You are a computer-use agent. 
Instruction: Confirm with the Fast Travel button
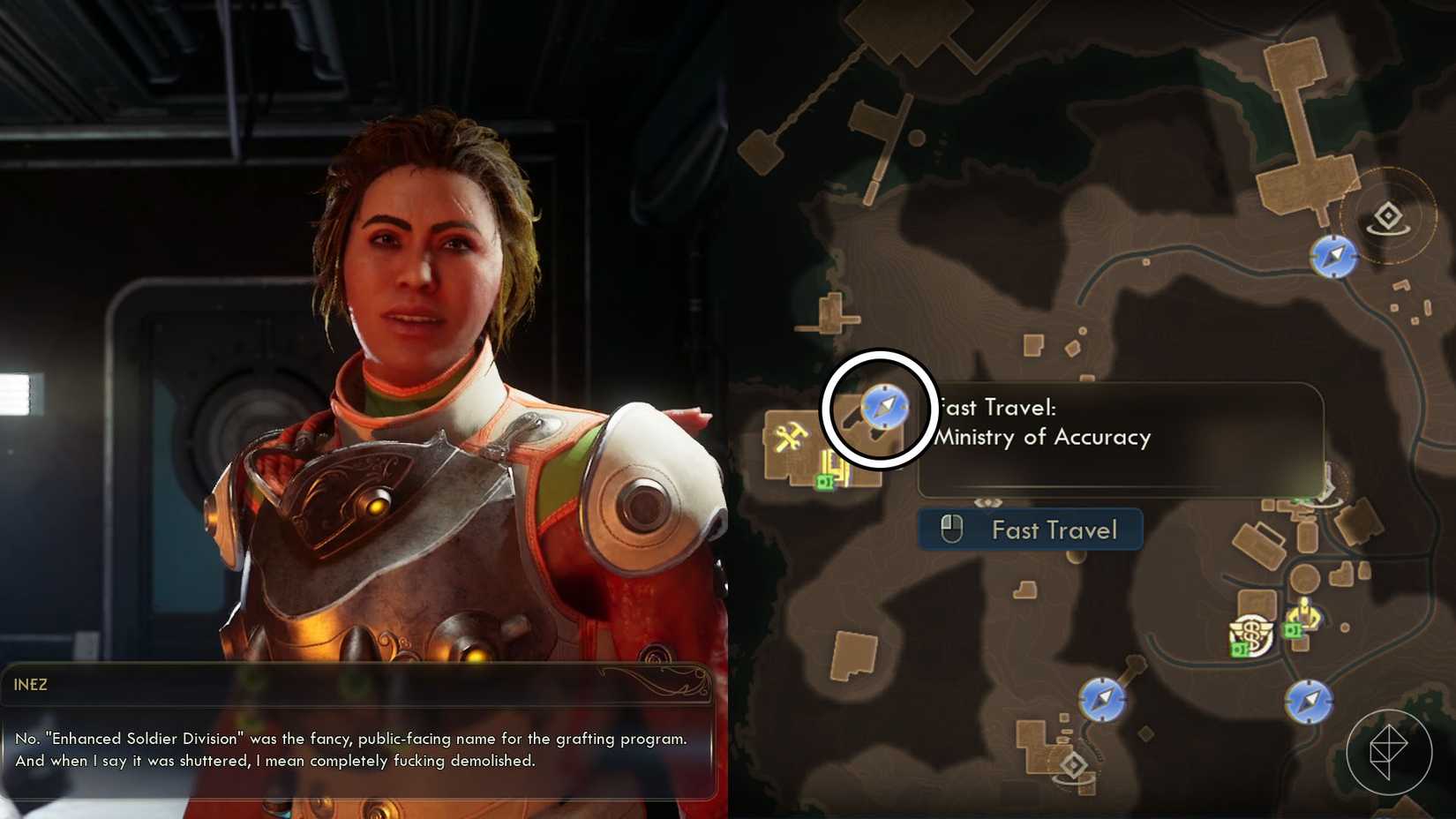tap(1030, 530)
